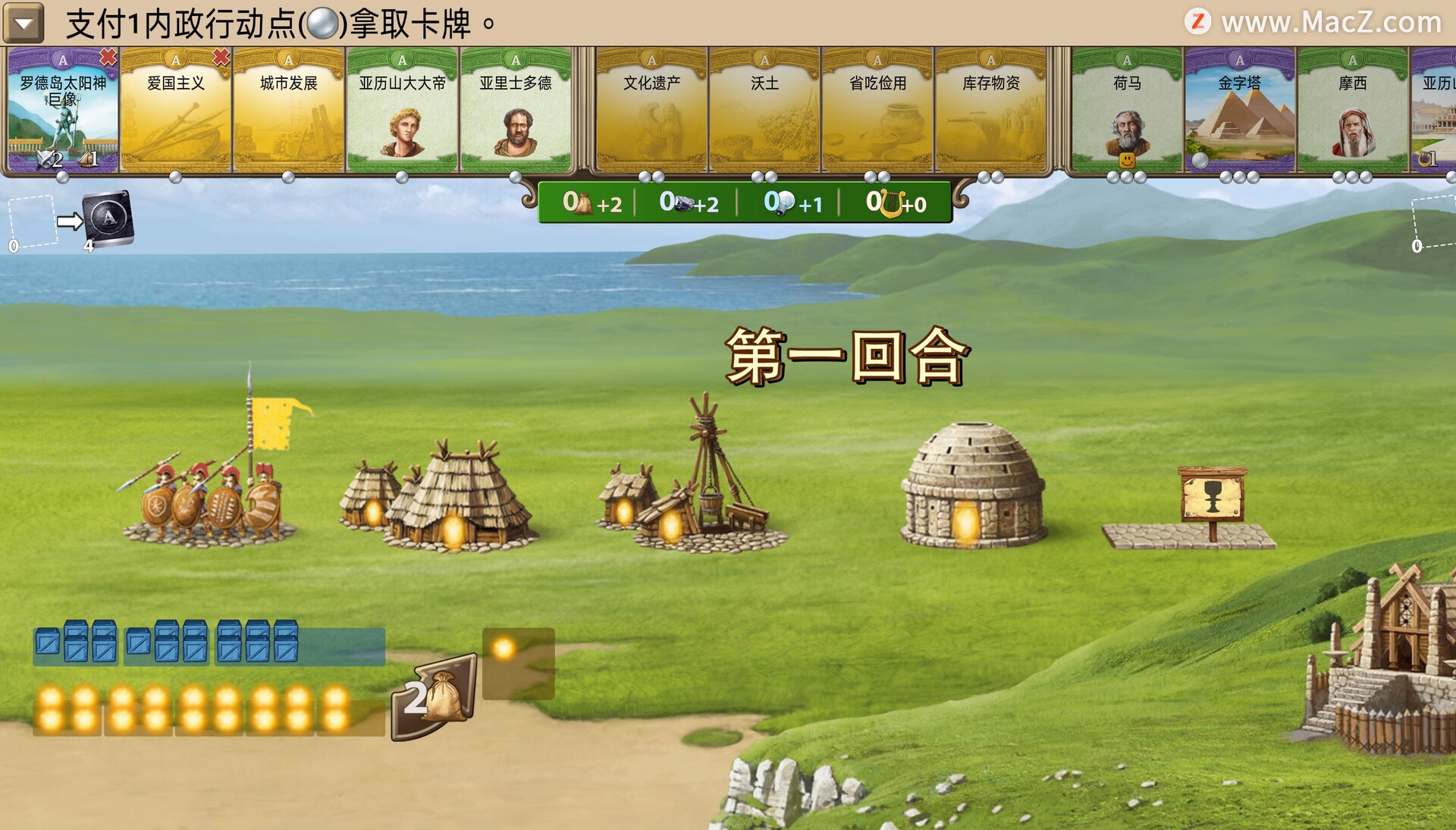The height and width of the screenshot is (830, 1456).
Task: Click the grain sack resource badge
Action: (x=435, y=697)
